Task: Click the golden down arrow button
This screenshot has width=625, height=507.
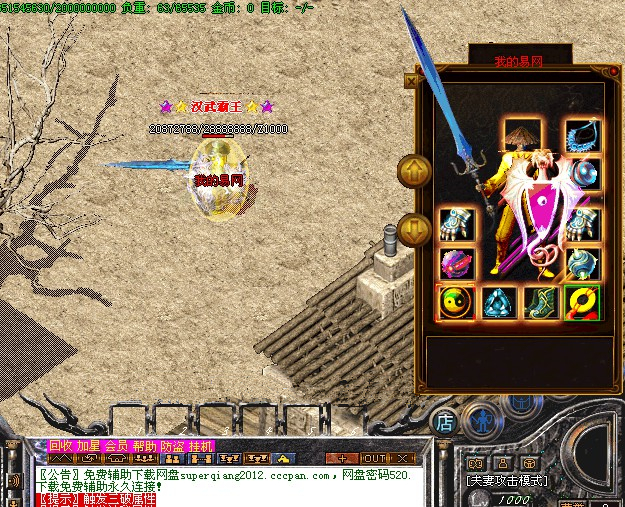Action: [x=413, y=230]
